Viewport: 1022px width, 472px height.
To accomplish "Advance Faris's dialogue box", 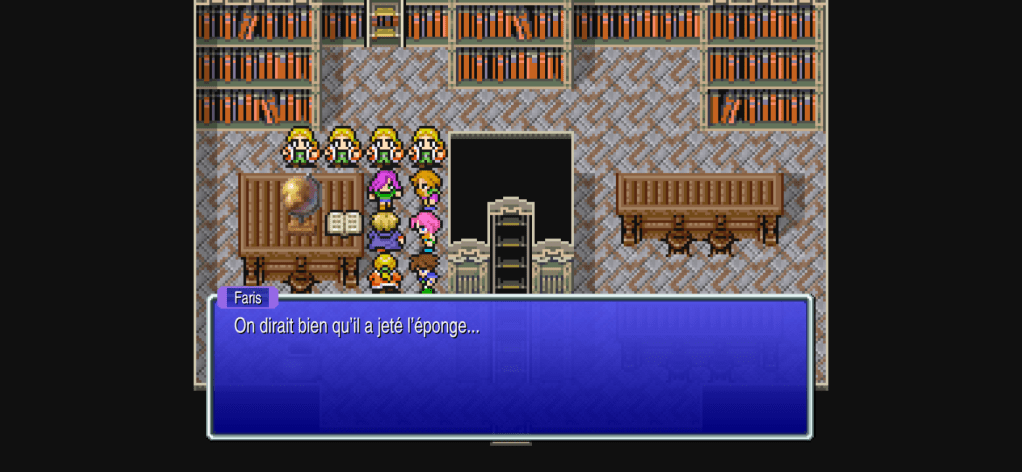I will [510, 367].
